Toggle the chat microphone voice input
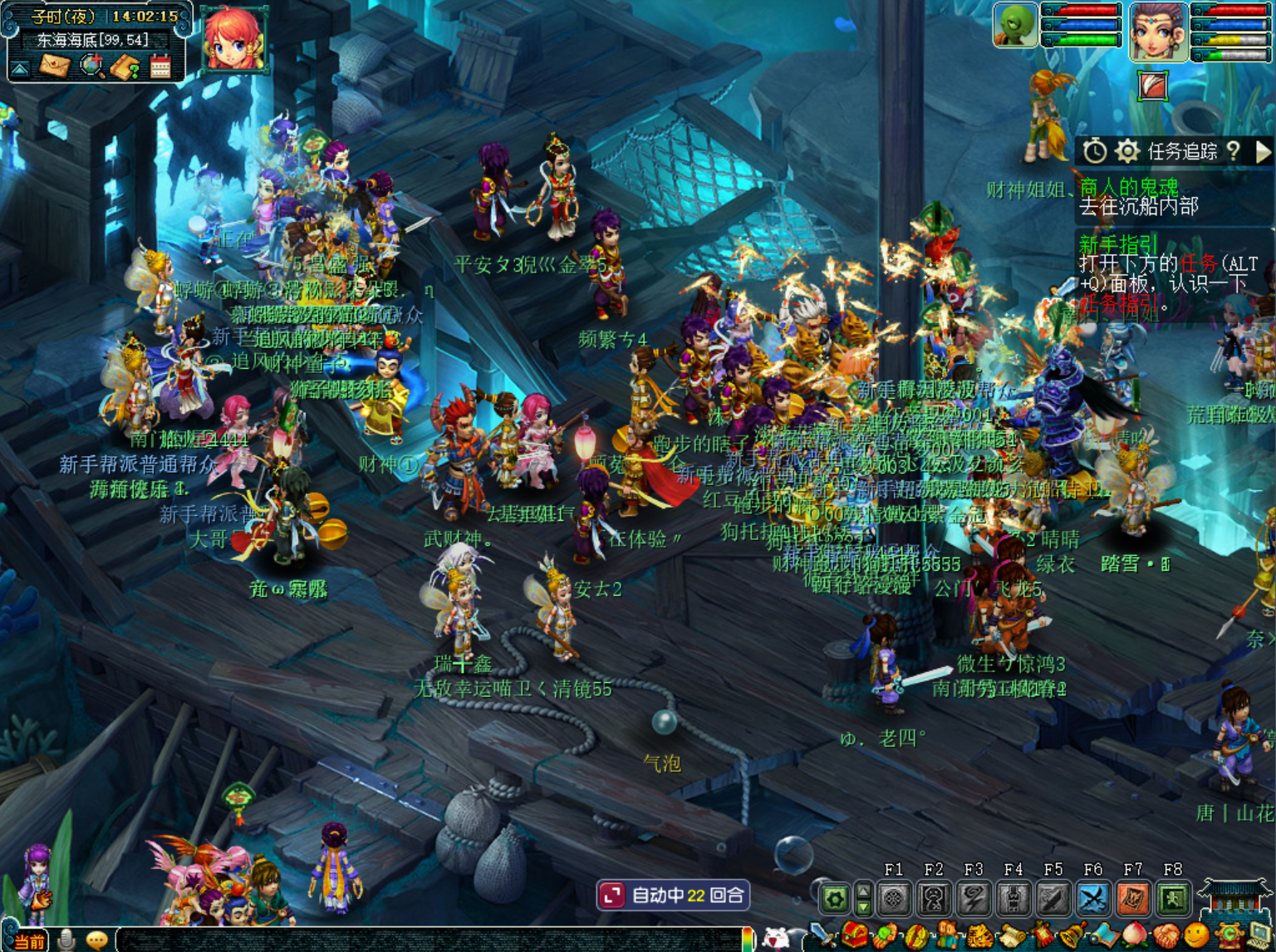Screen dimensions: 1276x952 click(x=66, y=940)
